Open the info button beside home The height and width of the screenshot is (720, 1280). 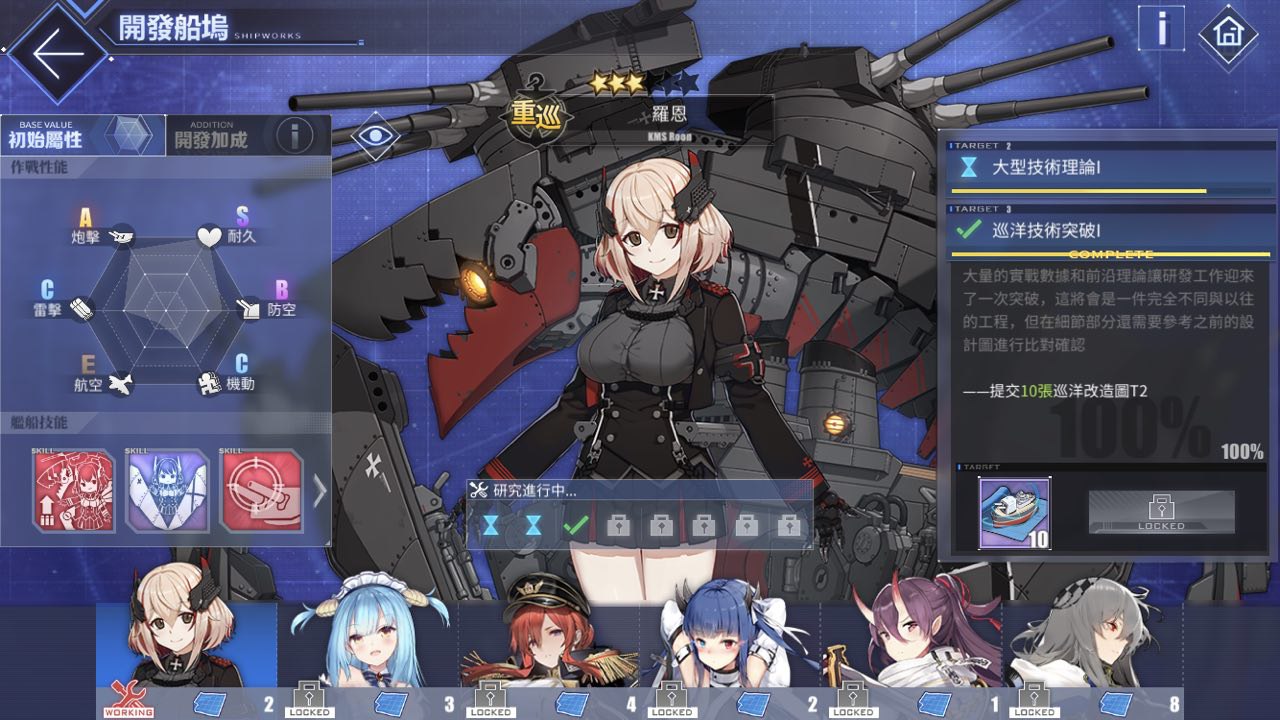coord(1162,29)
